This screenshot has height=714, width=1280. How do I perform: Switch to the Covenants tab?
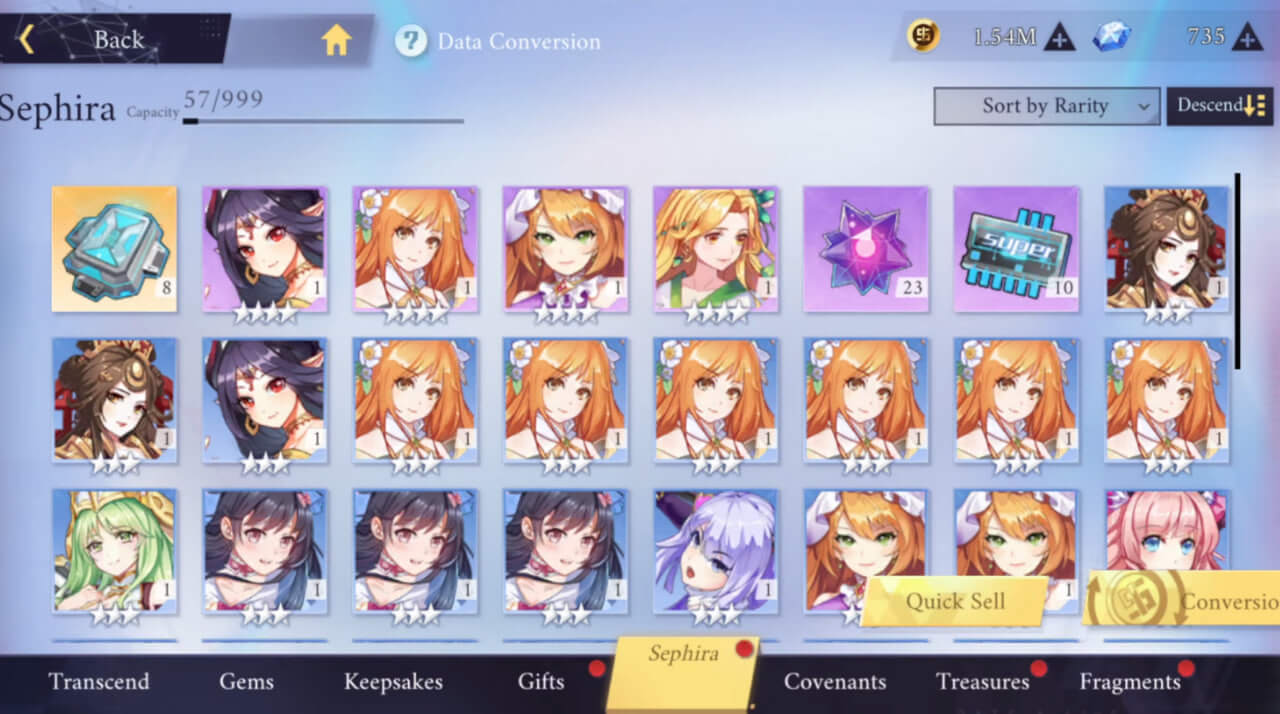pos(835,682)
